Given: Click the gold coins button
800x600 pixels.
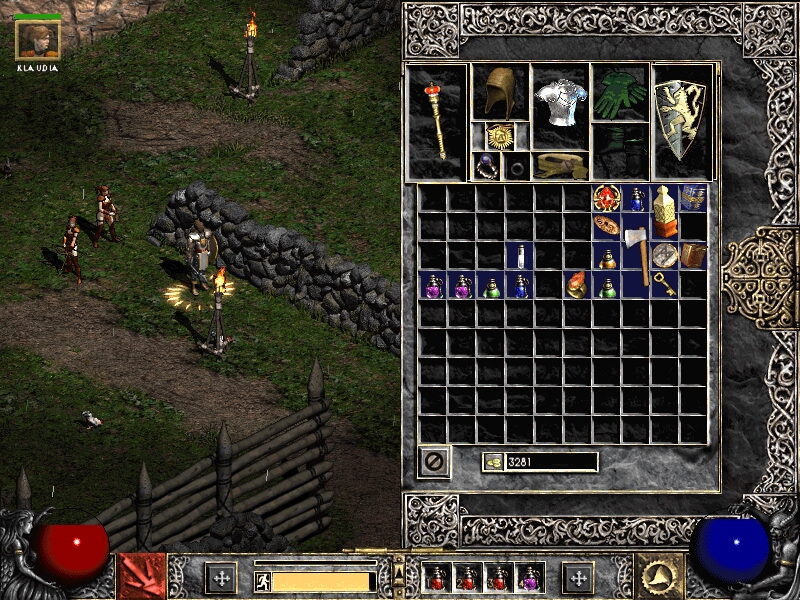Looking at the screenshot, I should tap(493, 462).
